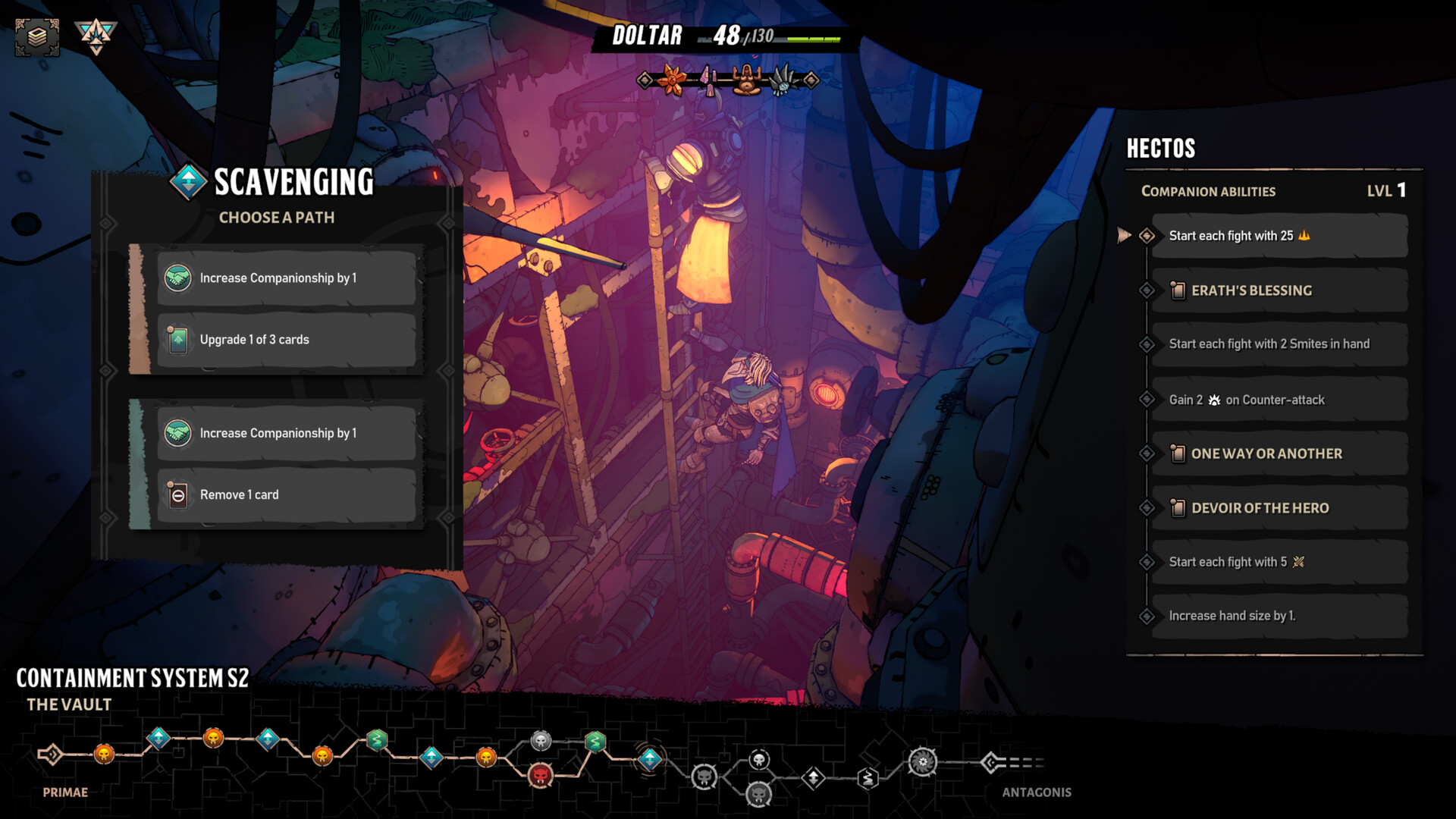Select the 'Remove 1 card' path option
Viewport: 1456px width, 819px height.
point(286,494)
